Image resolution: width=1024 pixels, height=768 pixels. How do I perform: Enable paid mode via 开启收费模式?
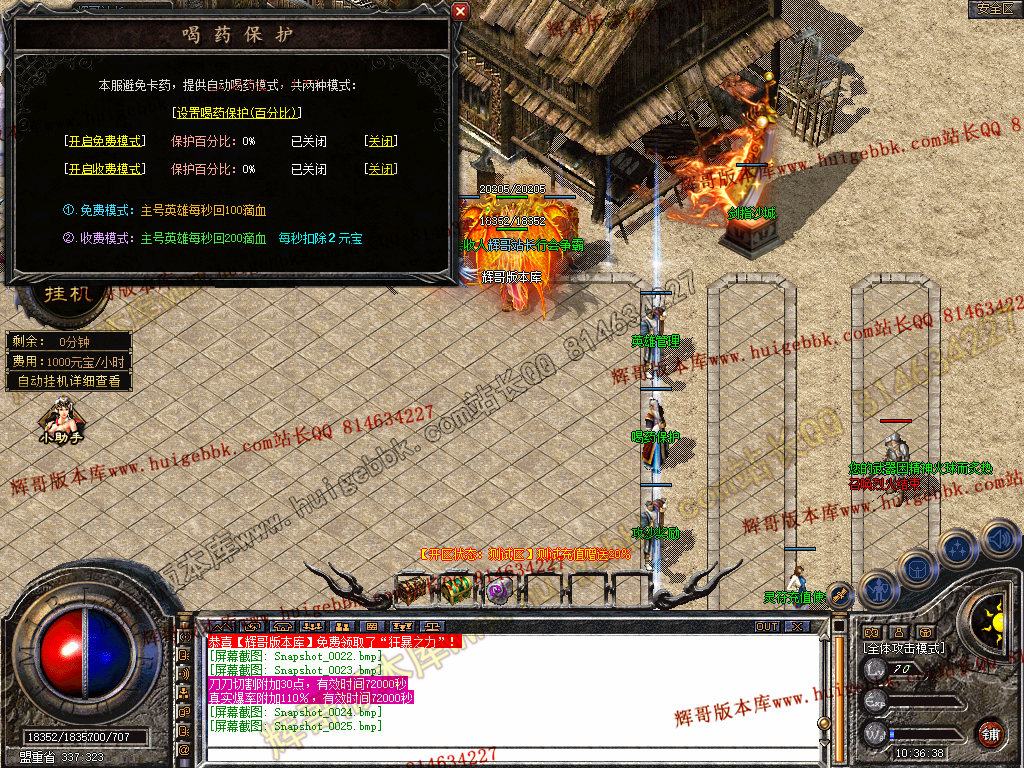(105, 169)
